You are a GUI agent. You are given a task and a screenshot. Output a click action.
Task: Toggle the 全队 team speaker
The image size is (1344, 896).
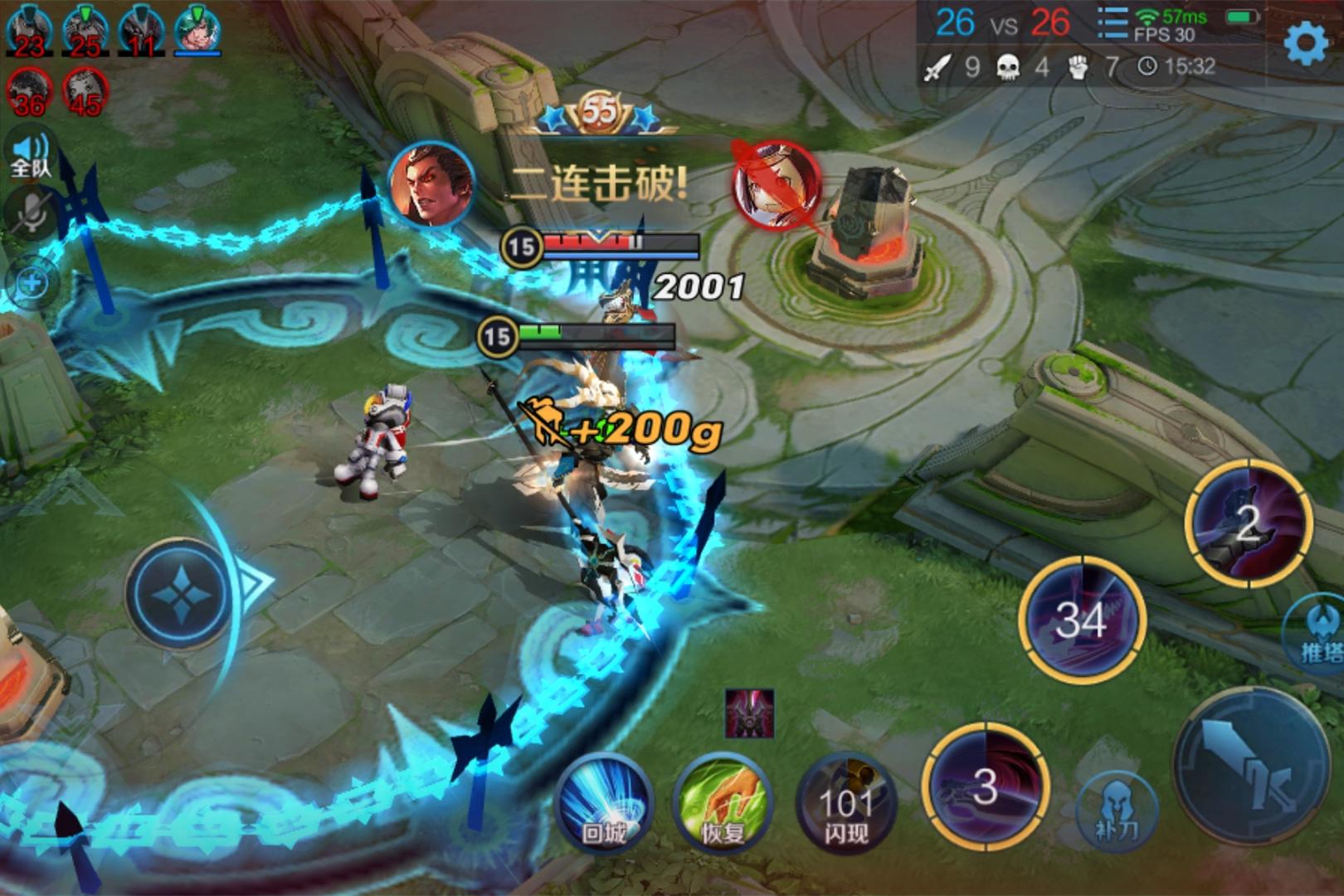coord(31,155)
